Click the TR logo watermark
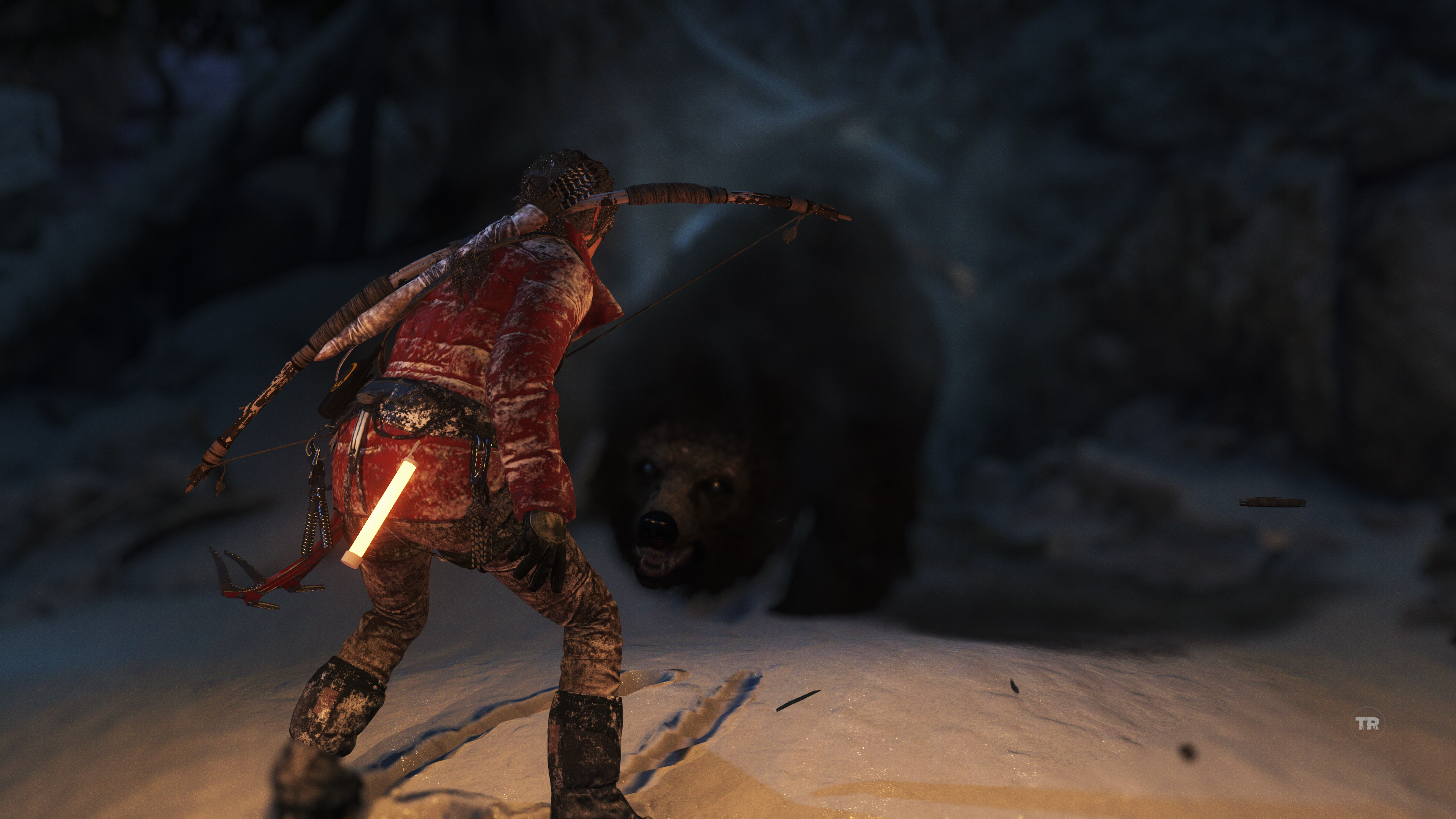1456x819 pixels. (x=1367, y=723)
